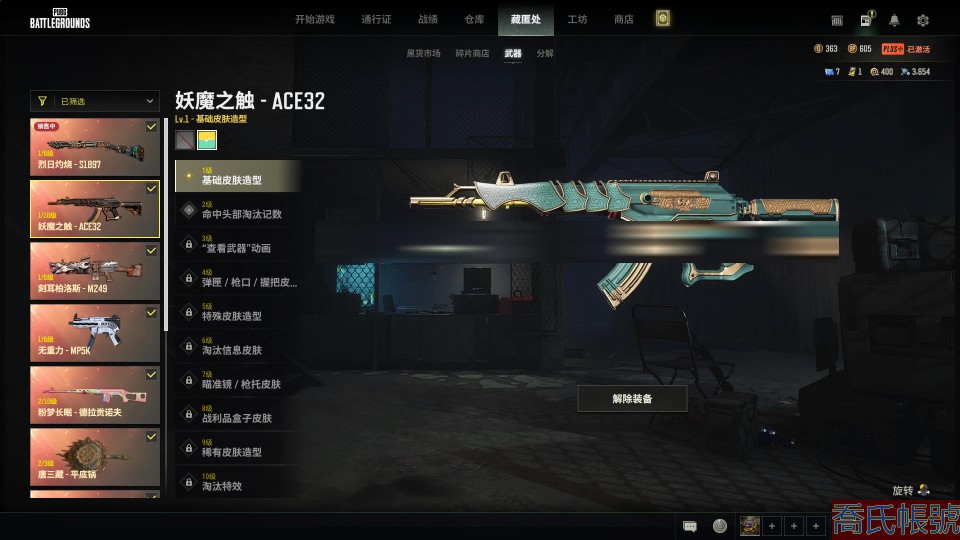Open the 工坊 workshop page
Image resolution: width=960 pixels, height=540 pixels.
point(577,19)
